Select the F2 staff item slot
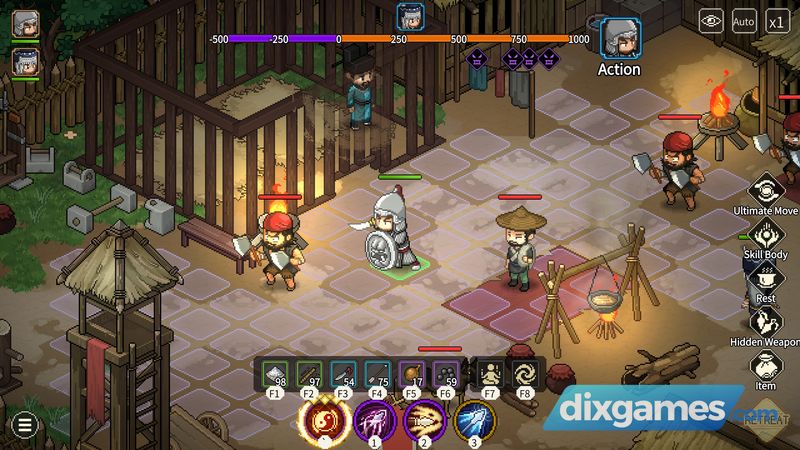 (310, 374)
